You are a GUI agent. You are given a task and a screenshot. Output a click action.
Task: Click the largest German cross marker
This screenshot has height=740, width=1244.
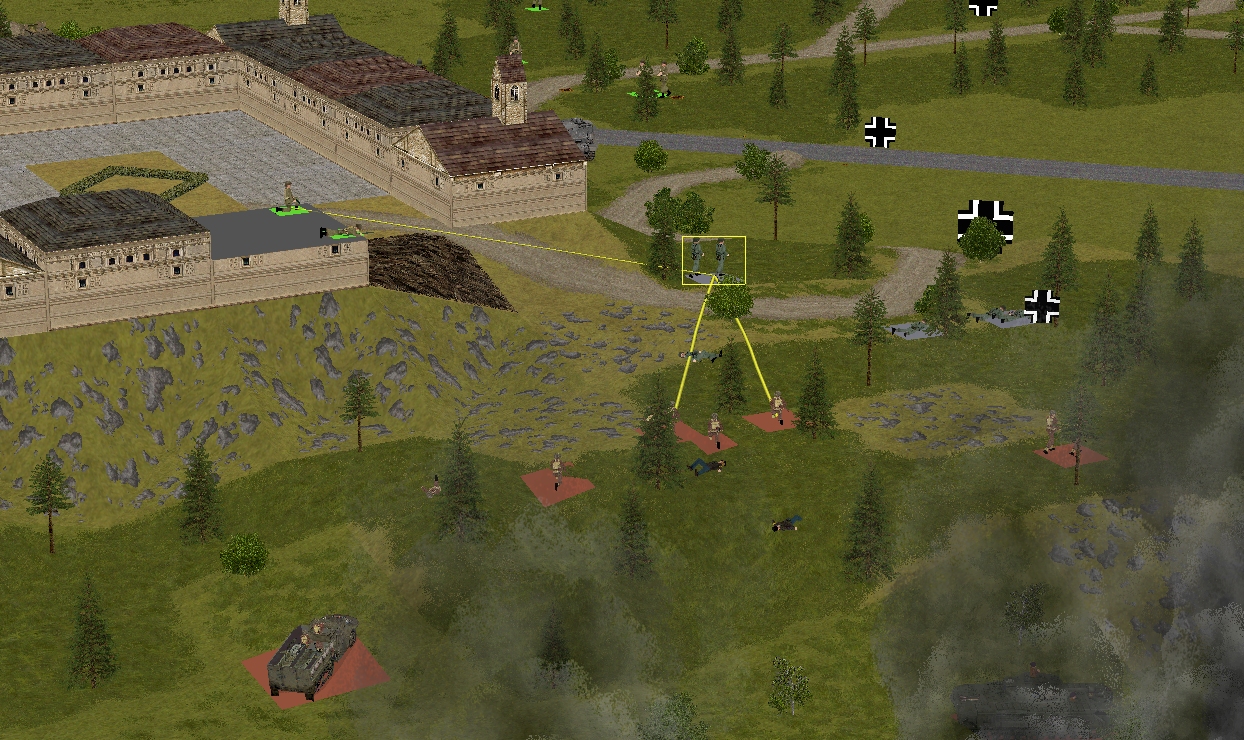click(985, 221)
